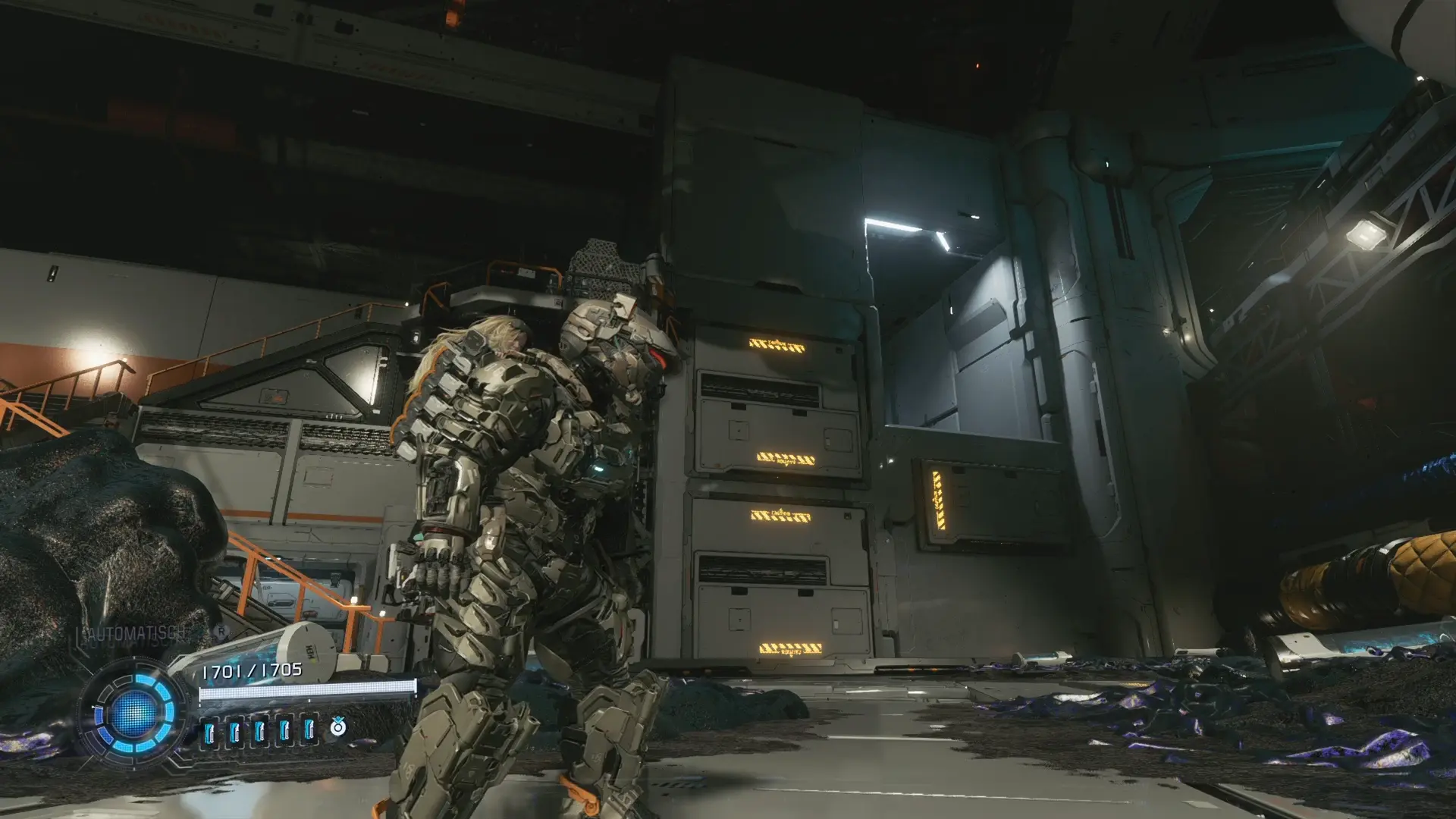Select the AUTOMATISCH mode label
1456x819 pixels.
(134, 634)
